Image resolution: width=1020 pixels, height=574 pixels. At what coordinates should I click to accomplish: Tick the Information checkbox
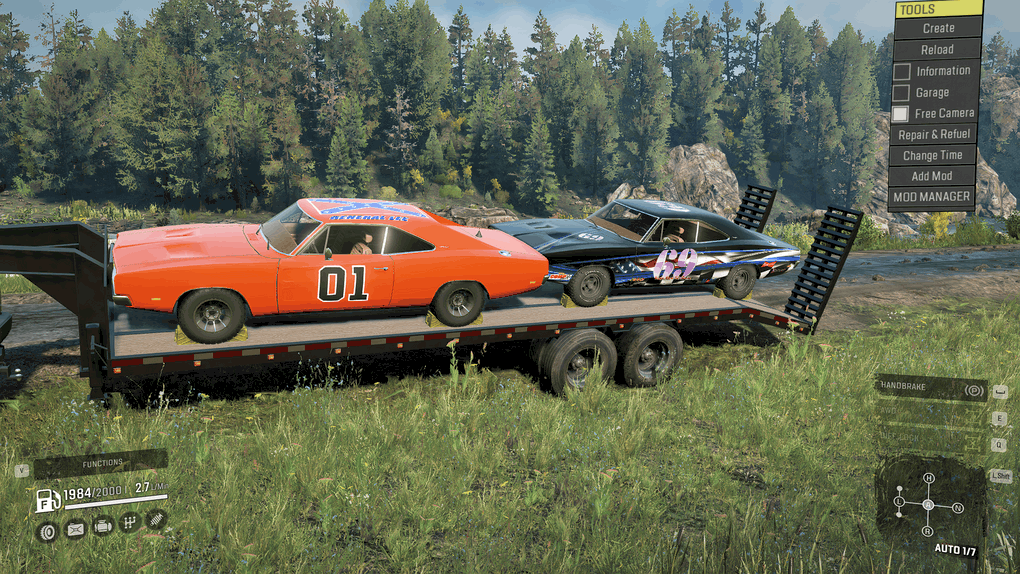902,71
